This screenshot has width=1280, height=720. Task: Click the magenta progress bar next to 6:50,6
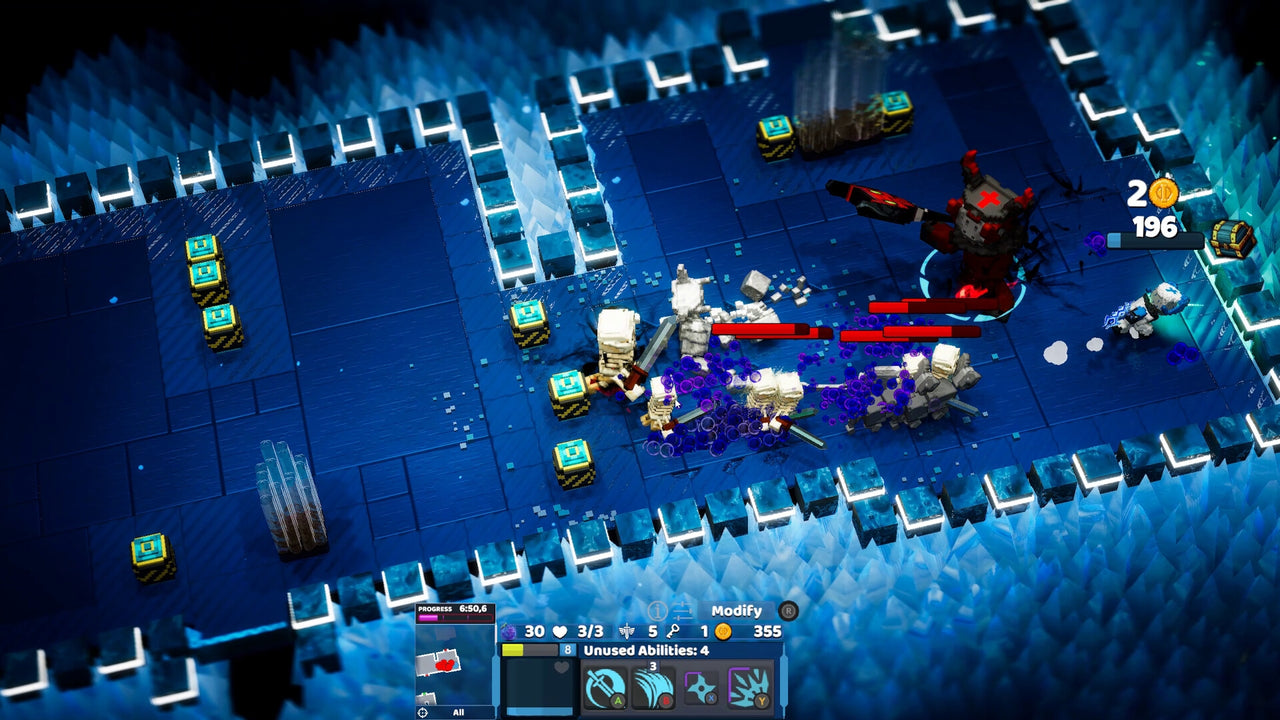pos(428,616)
